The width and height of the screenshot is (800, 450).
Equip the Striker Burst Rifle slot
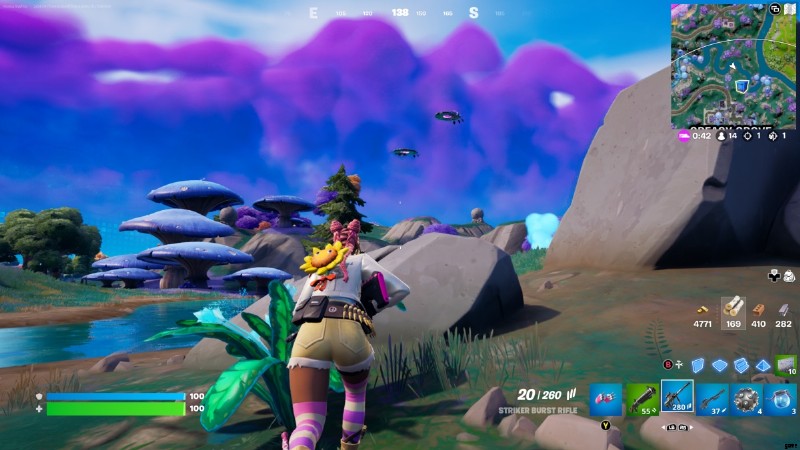[x=677, y=397]
